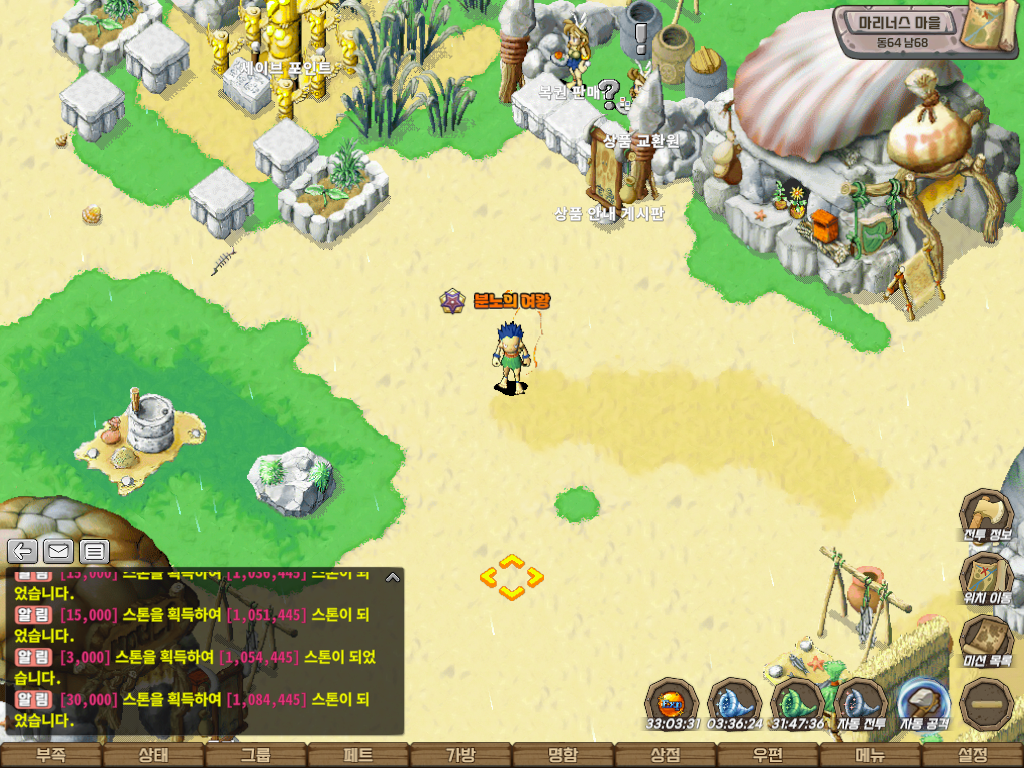The image size is (1024, 768).
Task: Show the 미션 목록 mission list scroll
Action: (x=986, y=640)
